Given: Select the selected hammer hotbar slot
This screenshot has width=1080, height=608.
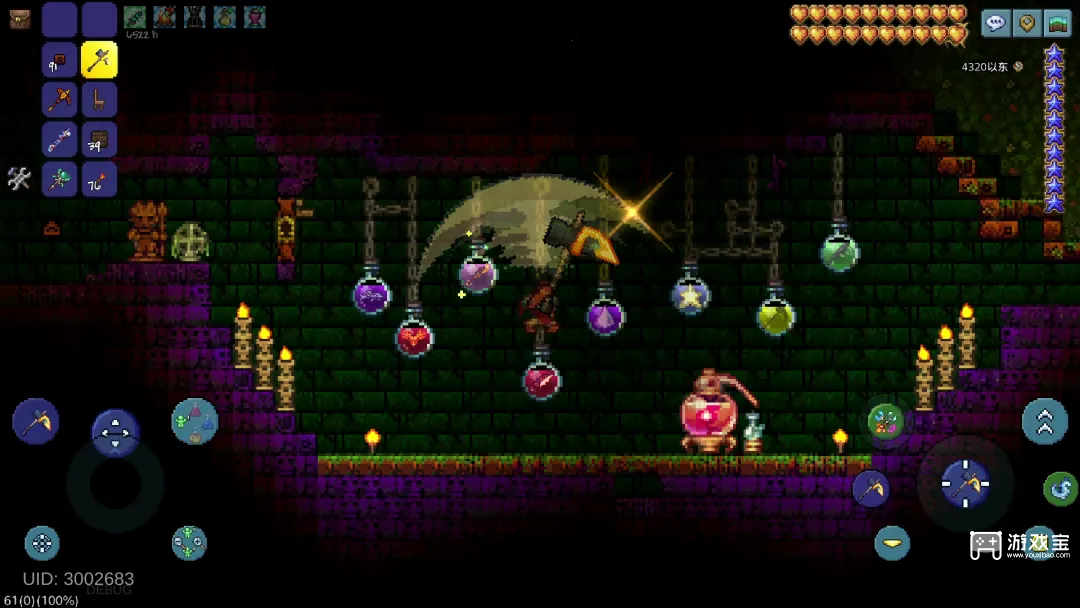Looking at the screenshot, I should pos(99,60).
